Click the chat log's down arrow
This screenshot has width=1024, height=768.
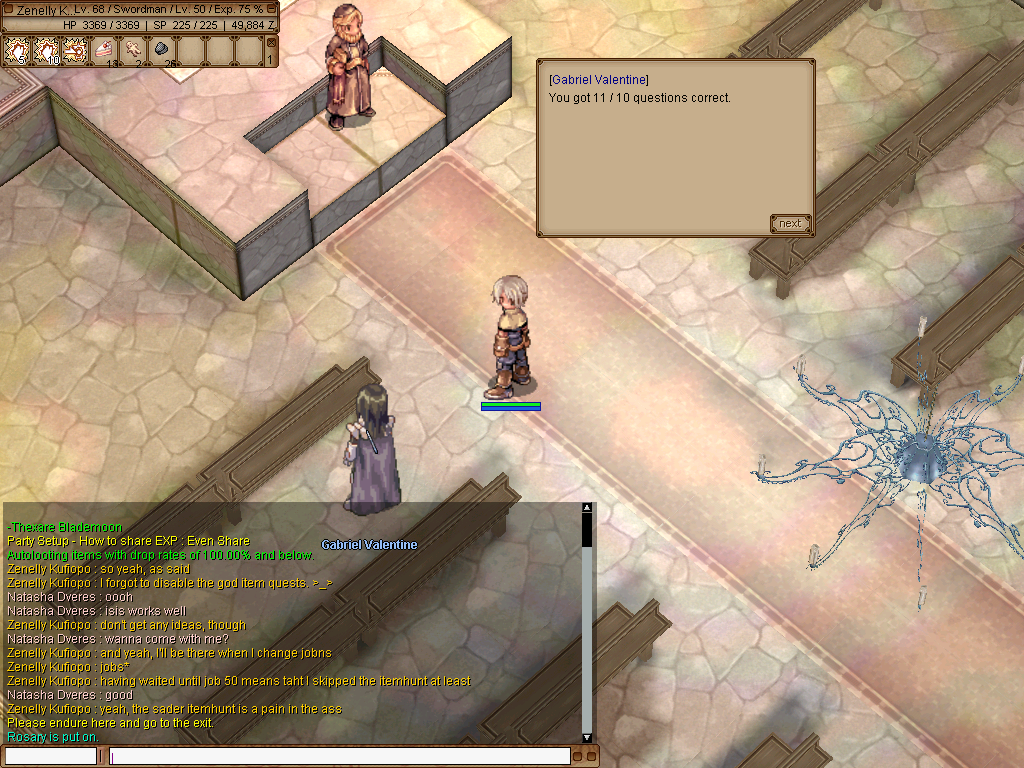click(x=587, y=738)
